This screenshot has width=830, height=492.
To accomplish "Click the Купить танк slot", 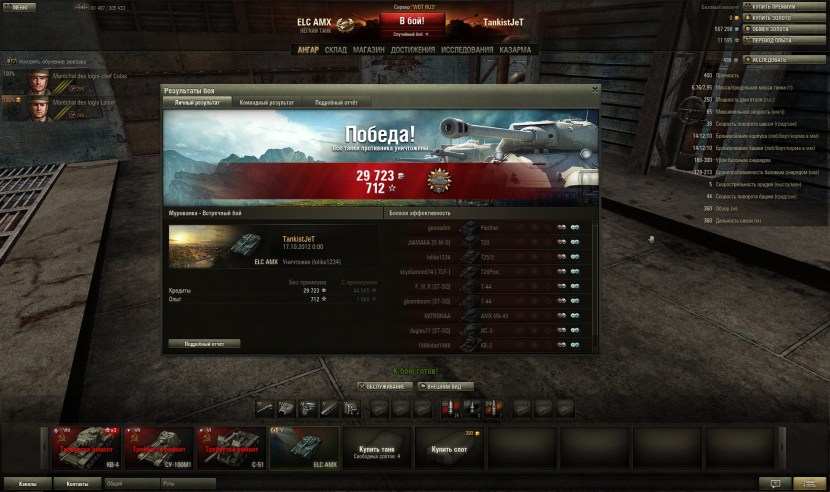I will coord(378,448).
